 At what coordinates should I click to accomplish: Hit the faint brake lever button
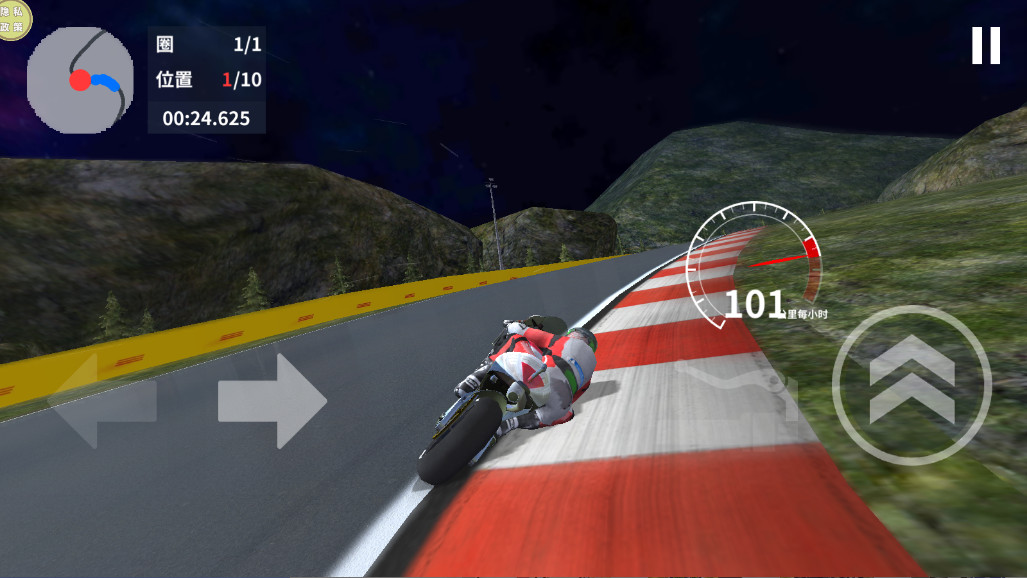738,385
